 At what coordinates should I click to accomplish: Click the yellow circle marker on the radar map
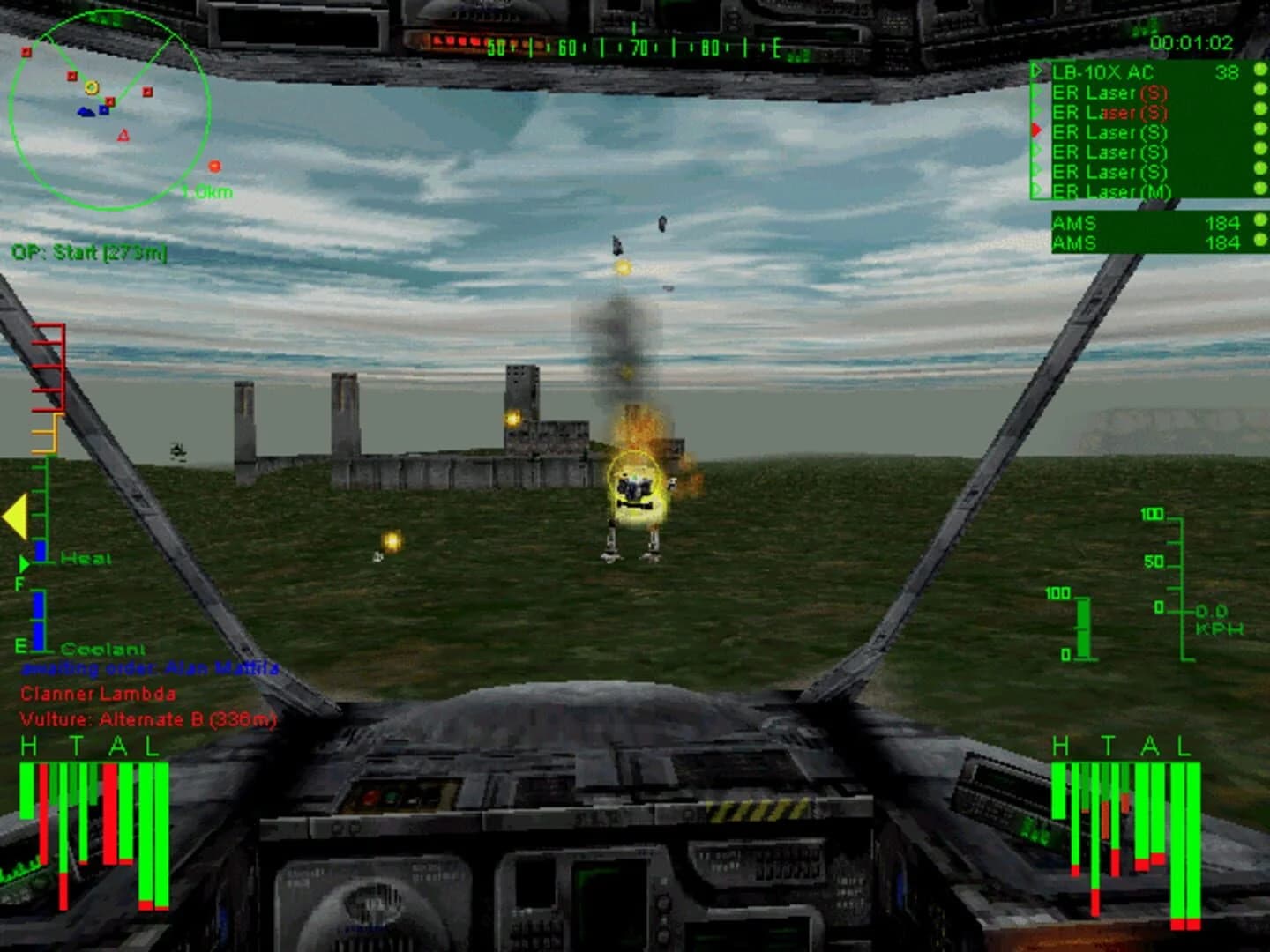pyautogui.click(x=91, y=87)
